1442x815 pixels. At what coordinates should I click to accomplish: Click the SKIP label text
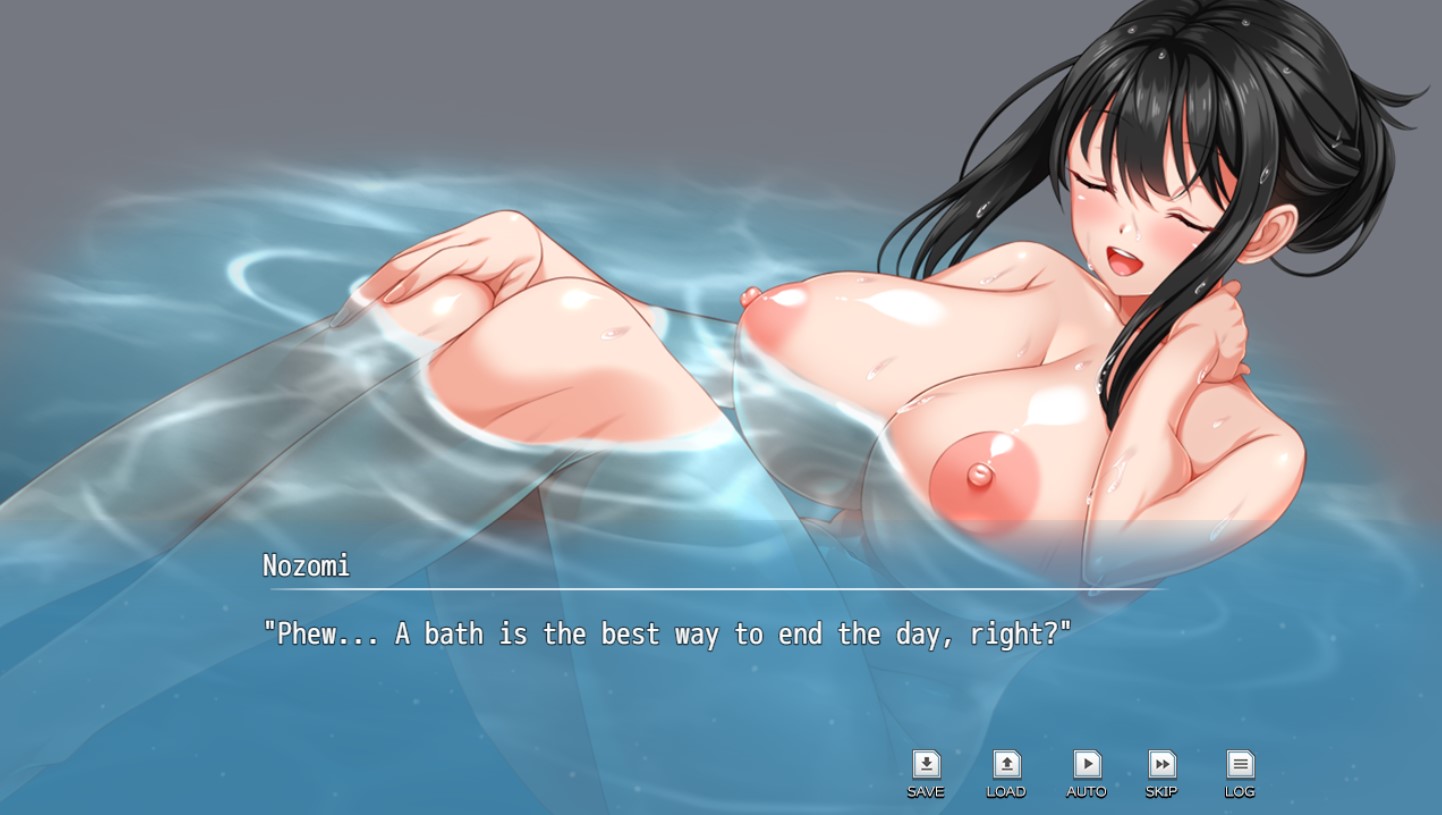point(1162,791)
